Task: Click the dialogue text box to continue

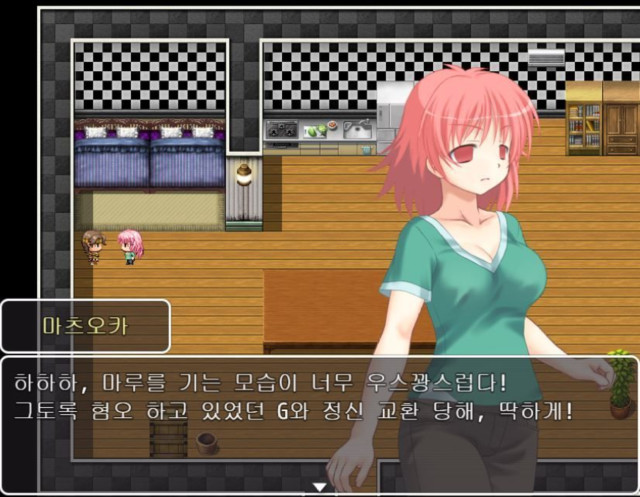Action: [x=300, y=400]
